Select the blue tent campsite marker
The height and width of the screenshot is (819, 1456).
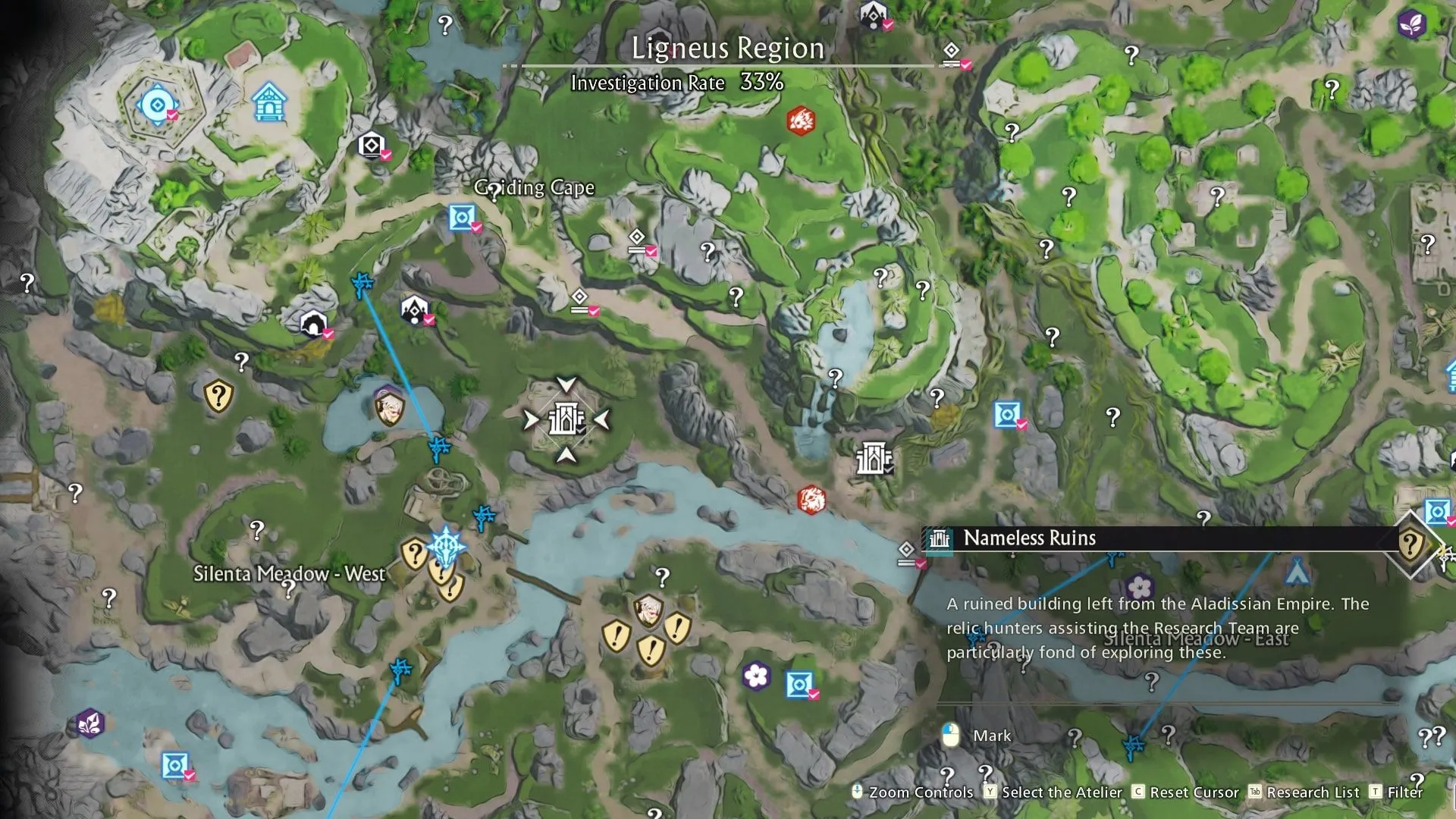pyautogui.click(x=1298, y=571)
